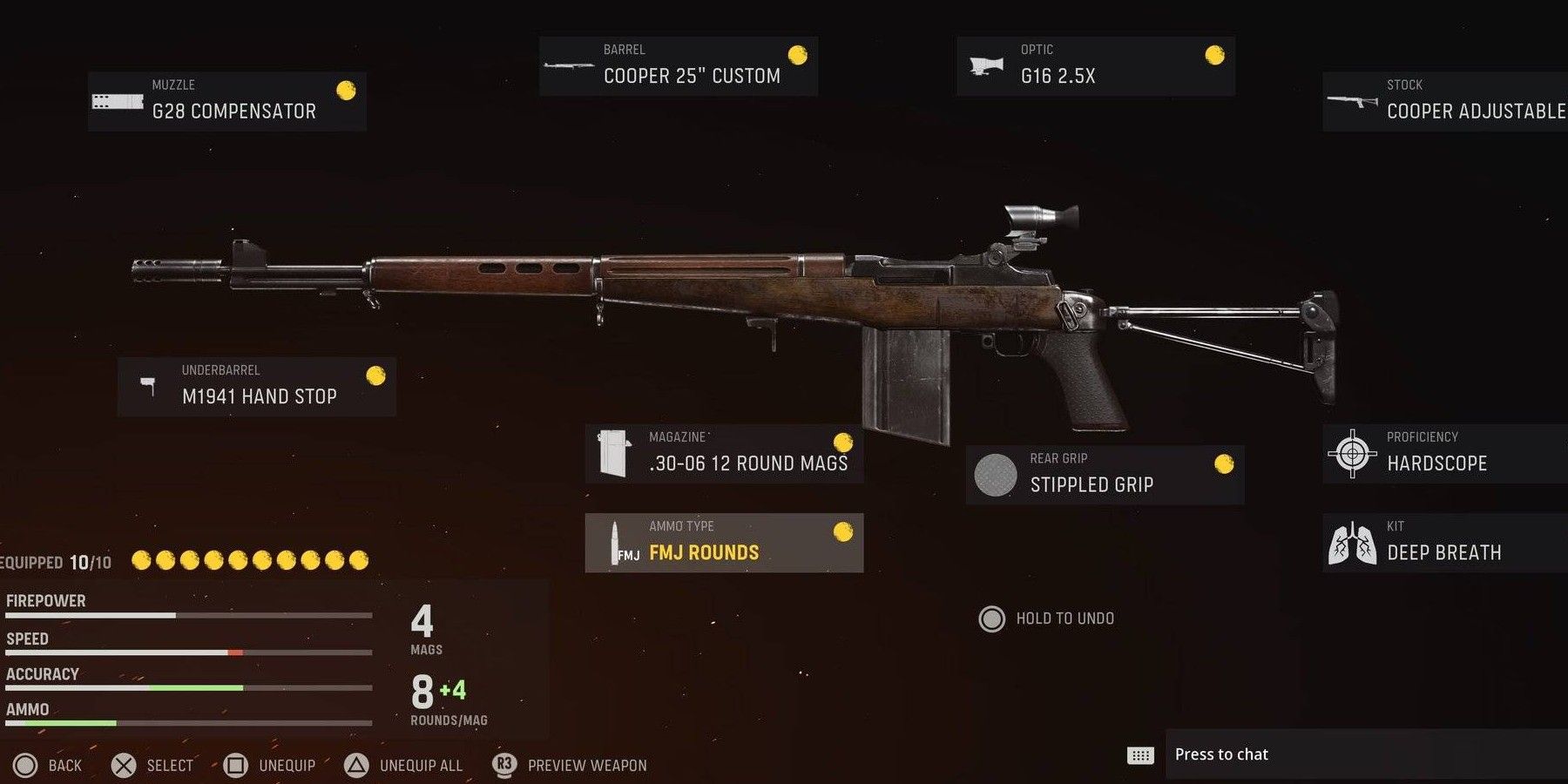Screen dimensions: 1568x784
Task: Toggle the yellow dot on the Muzzle slot
Action: click(x=347, y=89)
